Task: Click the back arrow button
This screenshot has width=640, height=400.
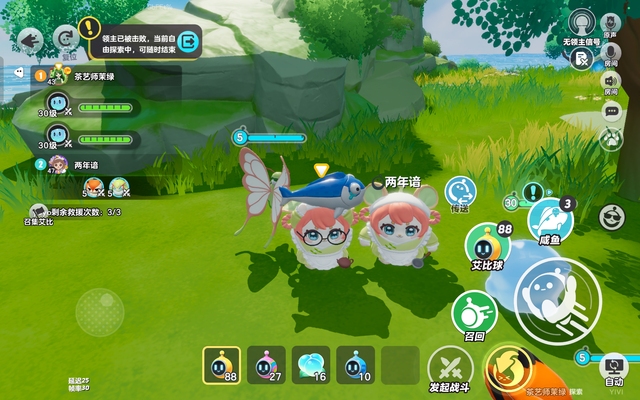Action: [x=29, y=41]
